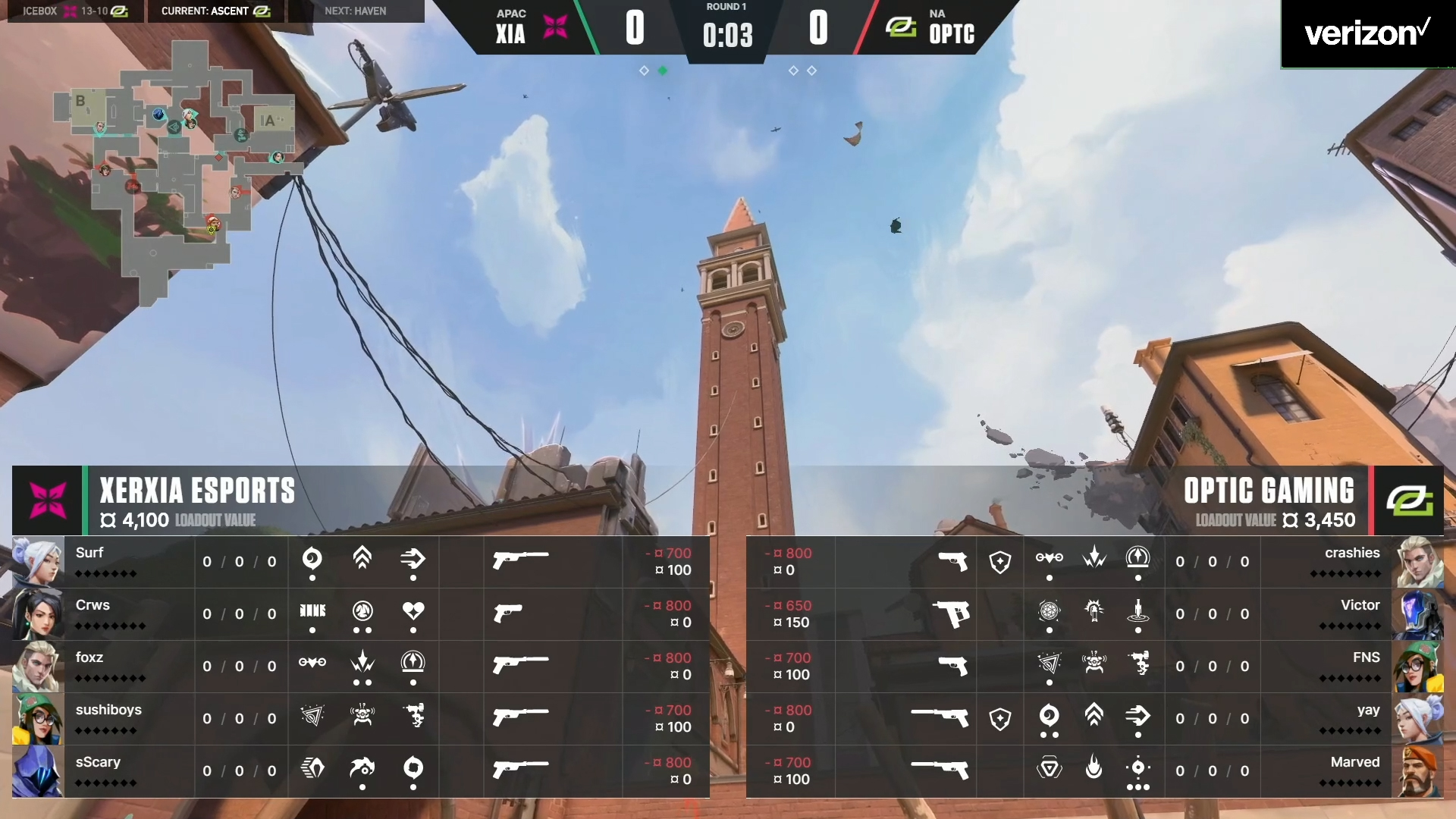Select crashies' agent portrait

click(x=1418, y=562)
